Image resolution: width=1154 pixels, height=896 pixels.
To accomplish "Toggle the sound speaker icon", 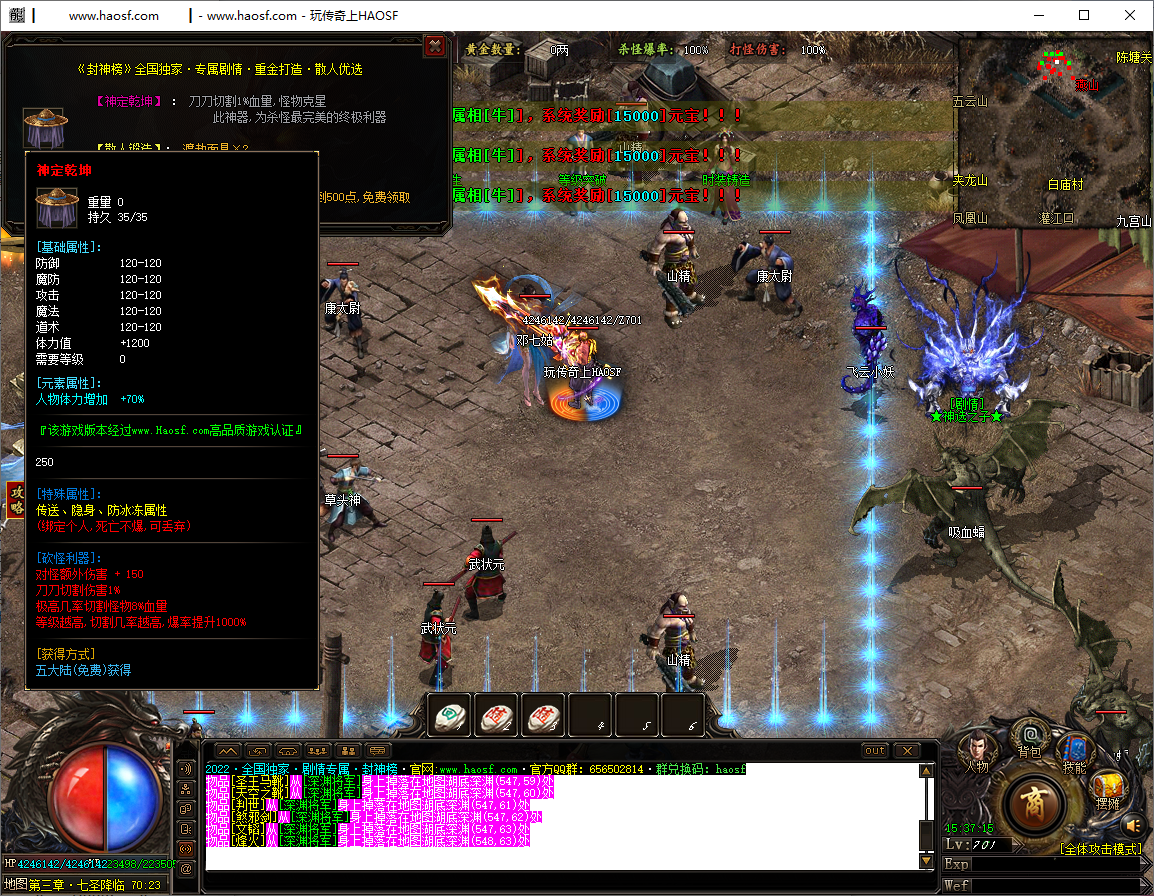I will 1132,826.
